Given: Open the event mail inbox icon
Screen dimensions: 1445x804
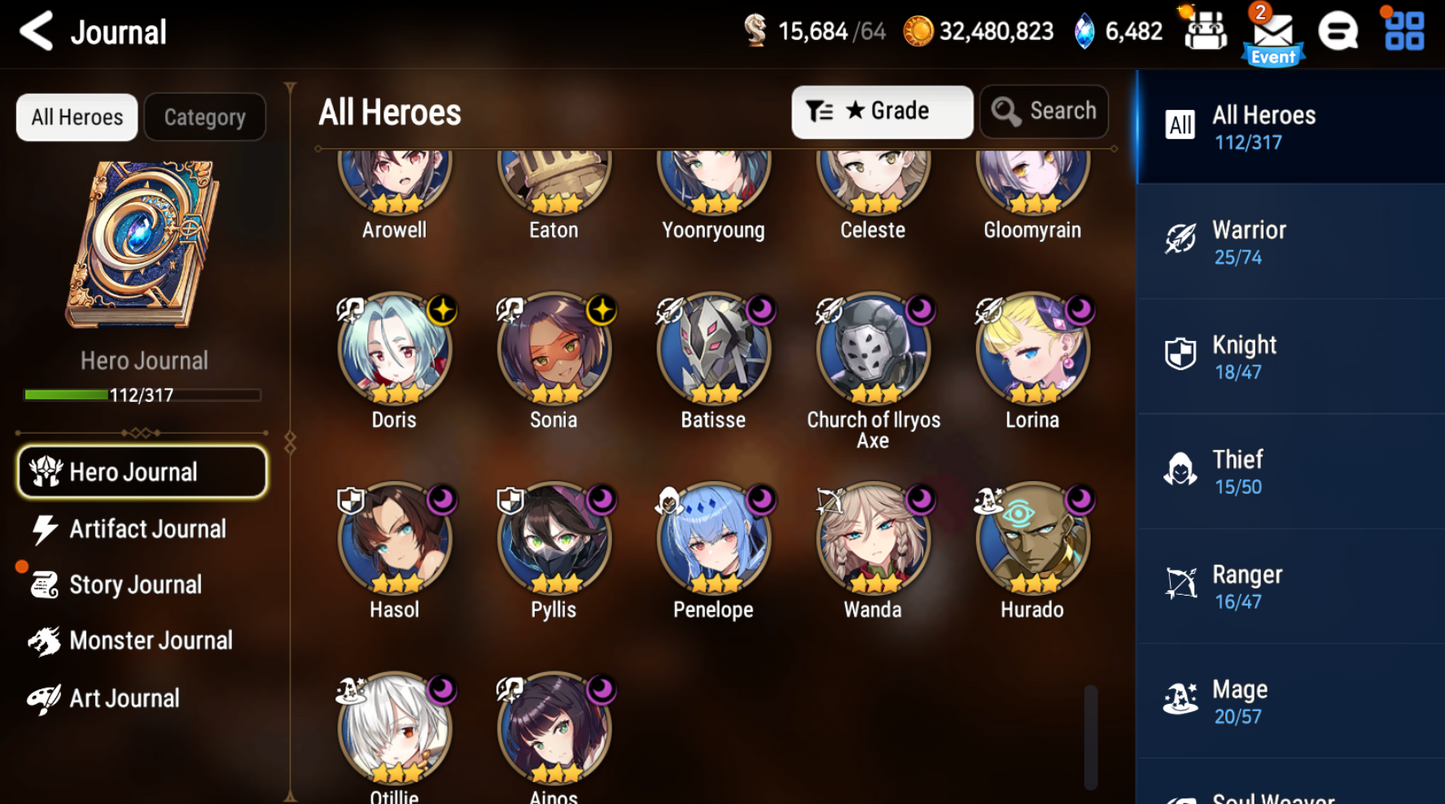Looking at the screenshot, I should 1272,33.
